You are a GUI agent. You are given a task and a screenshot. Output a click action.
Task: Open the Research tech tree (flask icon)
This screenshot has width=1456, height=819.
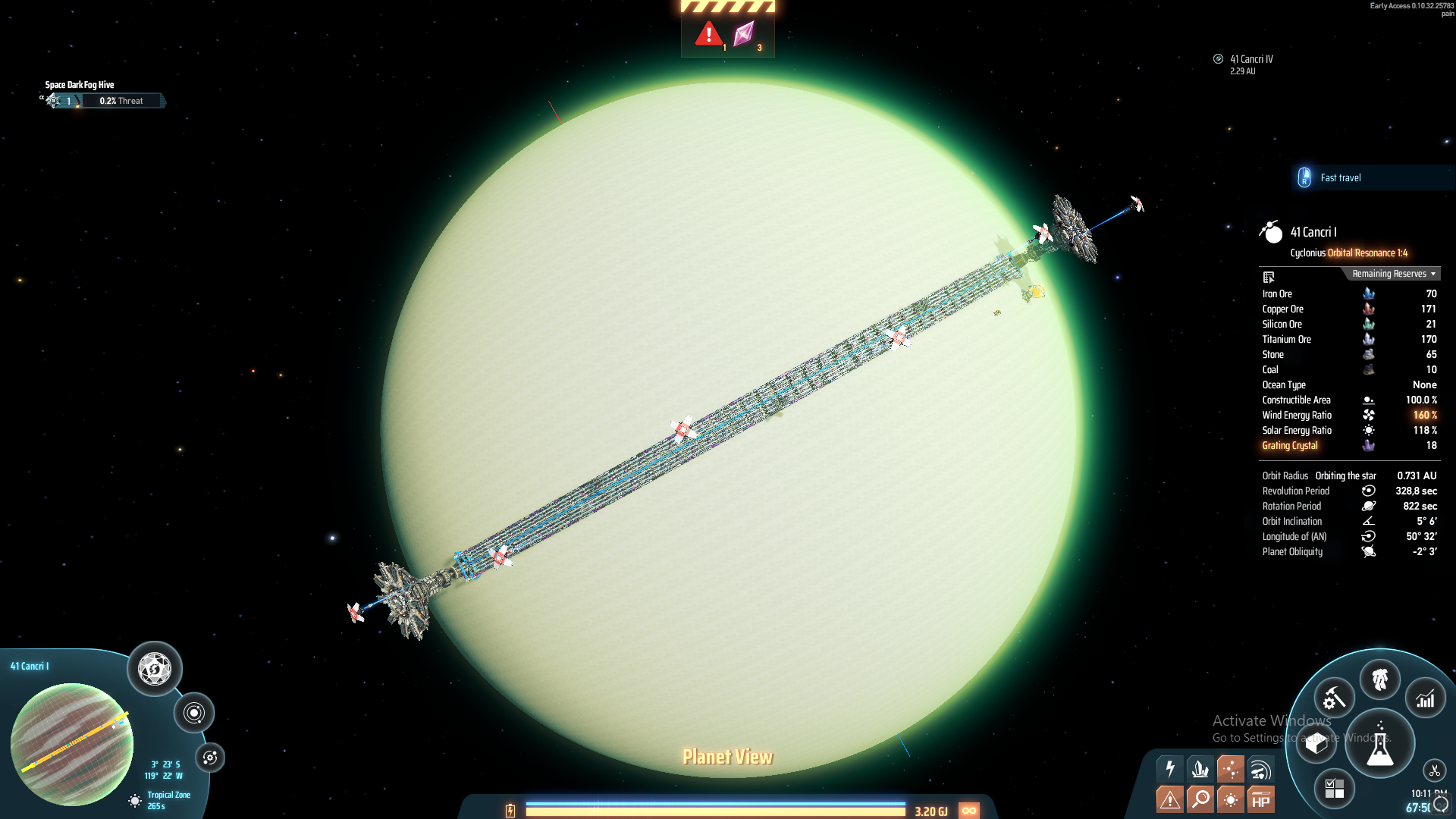[1380, 743]
